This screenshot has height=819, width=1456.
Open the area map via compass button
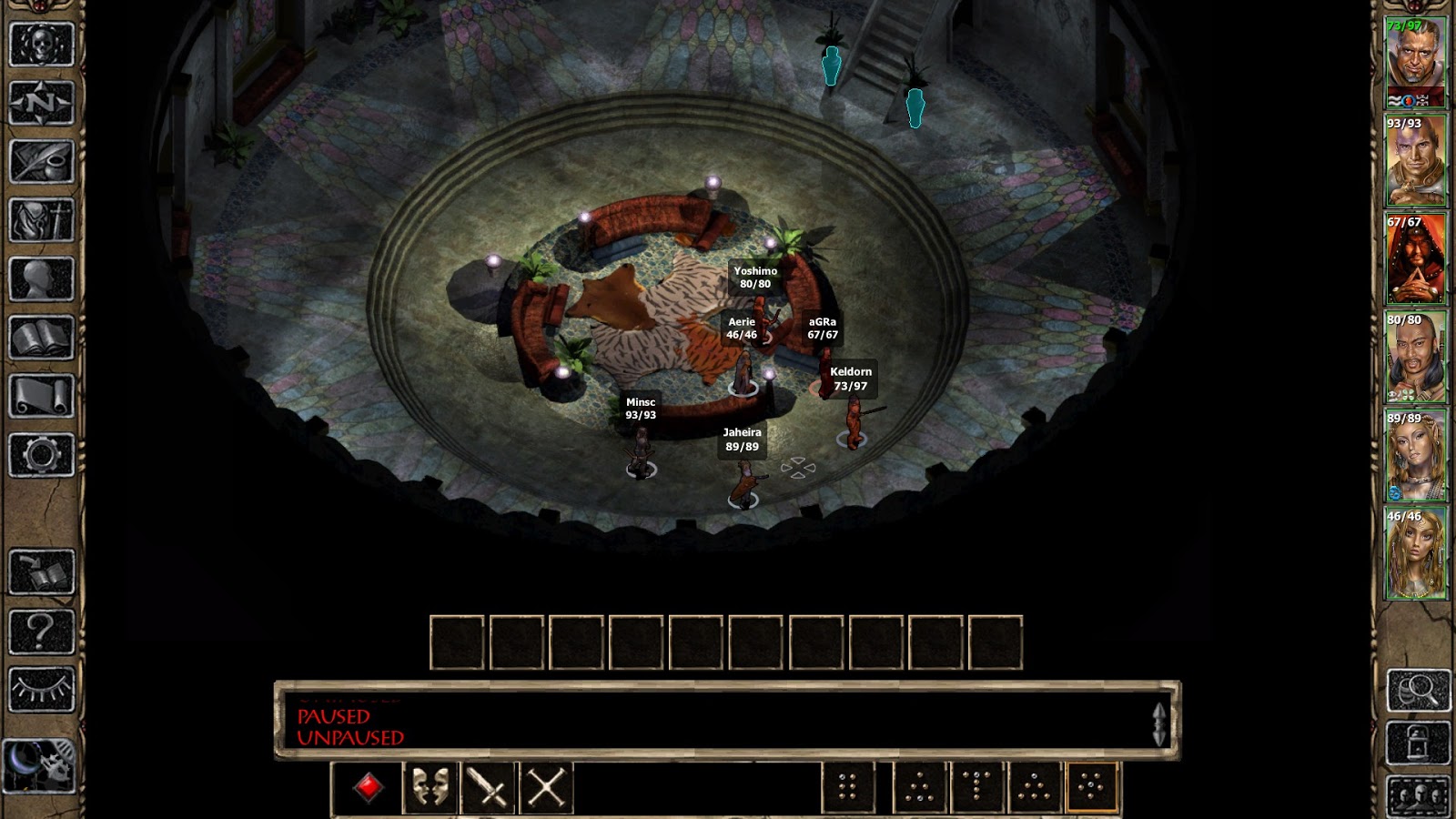tap(41, 102)
